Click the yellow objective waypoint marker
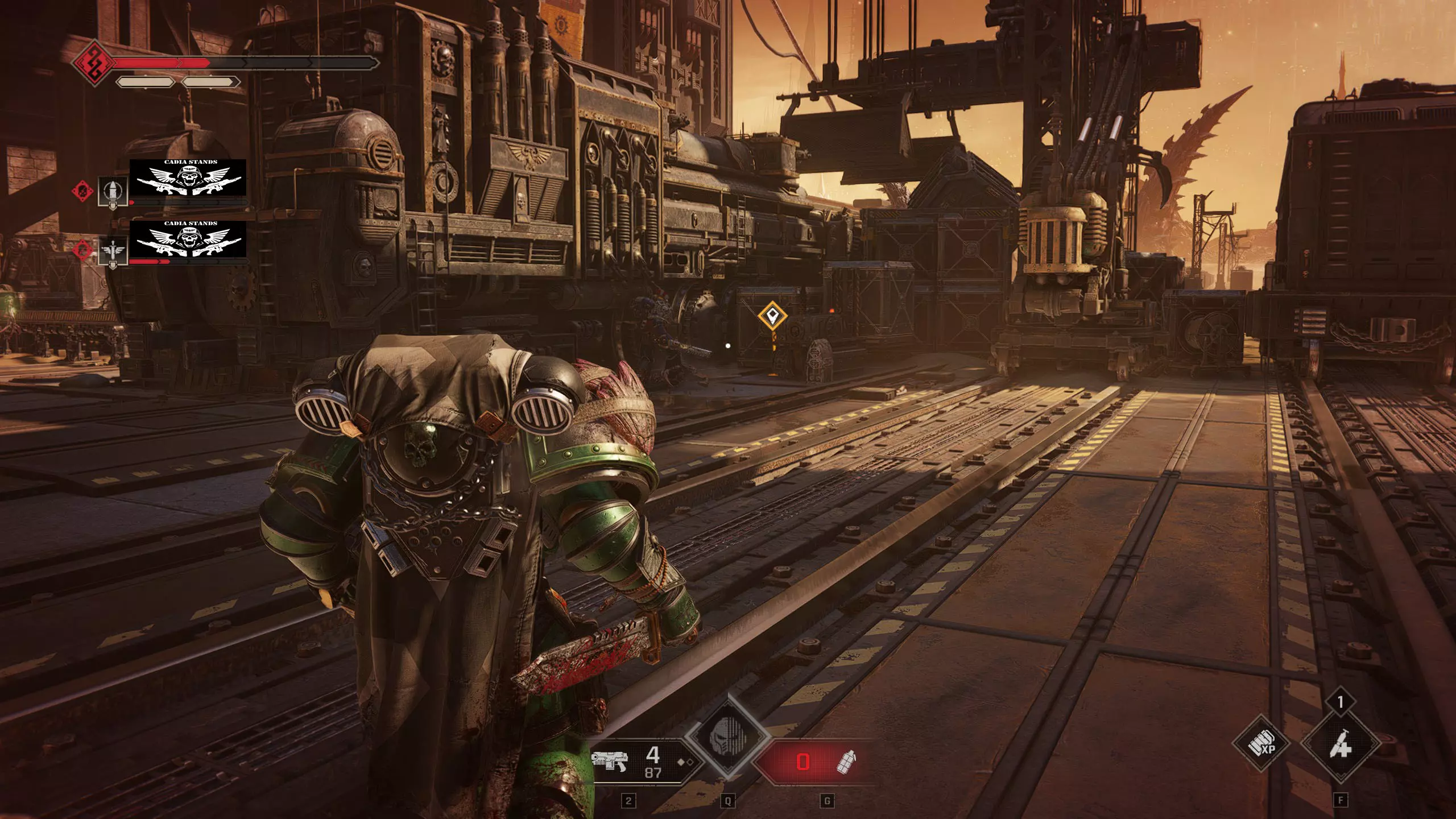Image resolution: width=1456 pixels, height=819 pixels. (772, 314)
